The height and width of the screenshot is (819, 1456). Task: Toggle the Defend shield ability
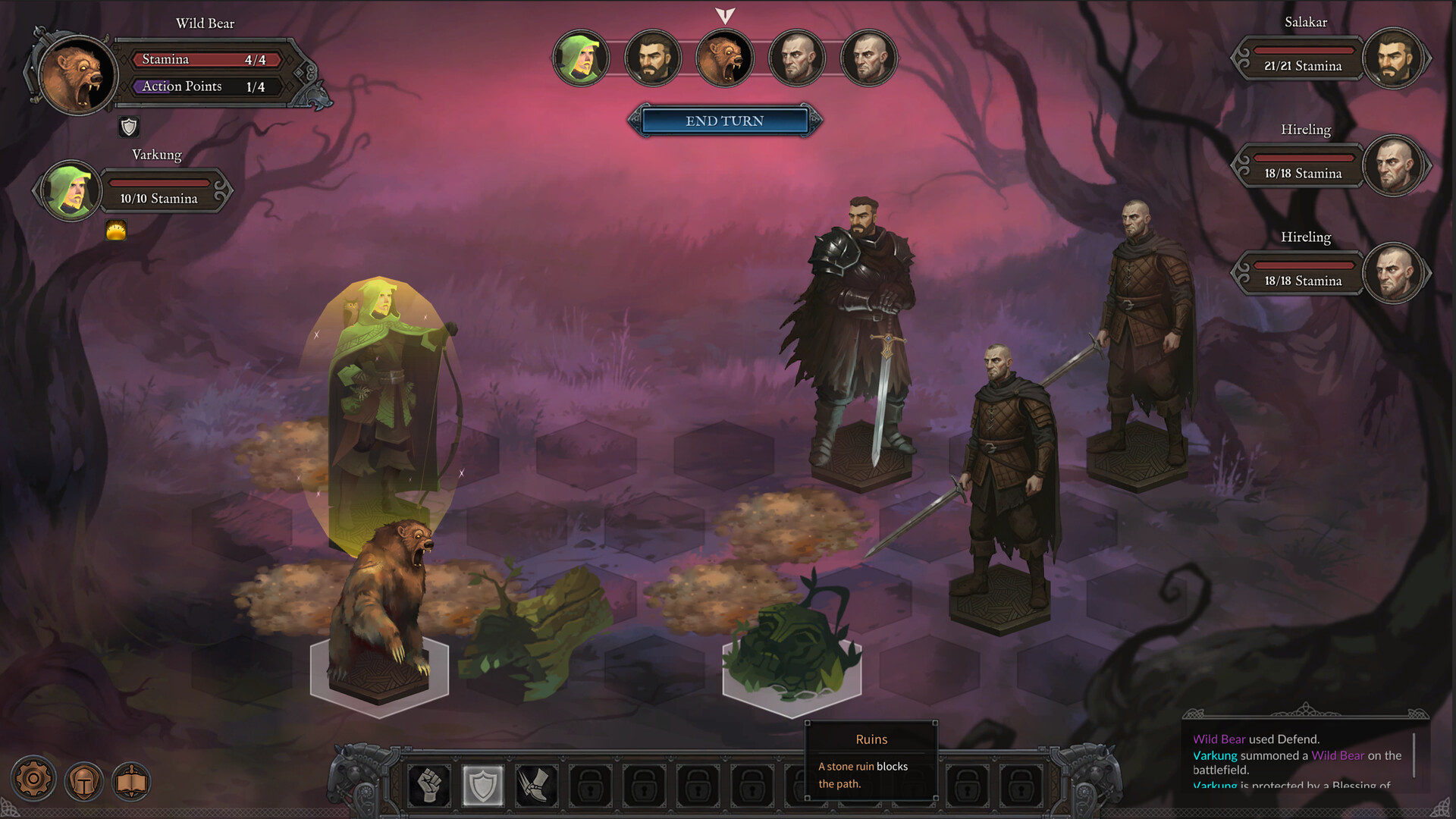click(x=483, y=786)
